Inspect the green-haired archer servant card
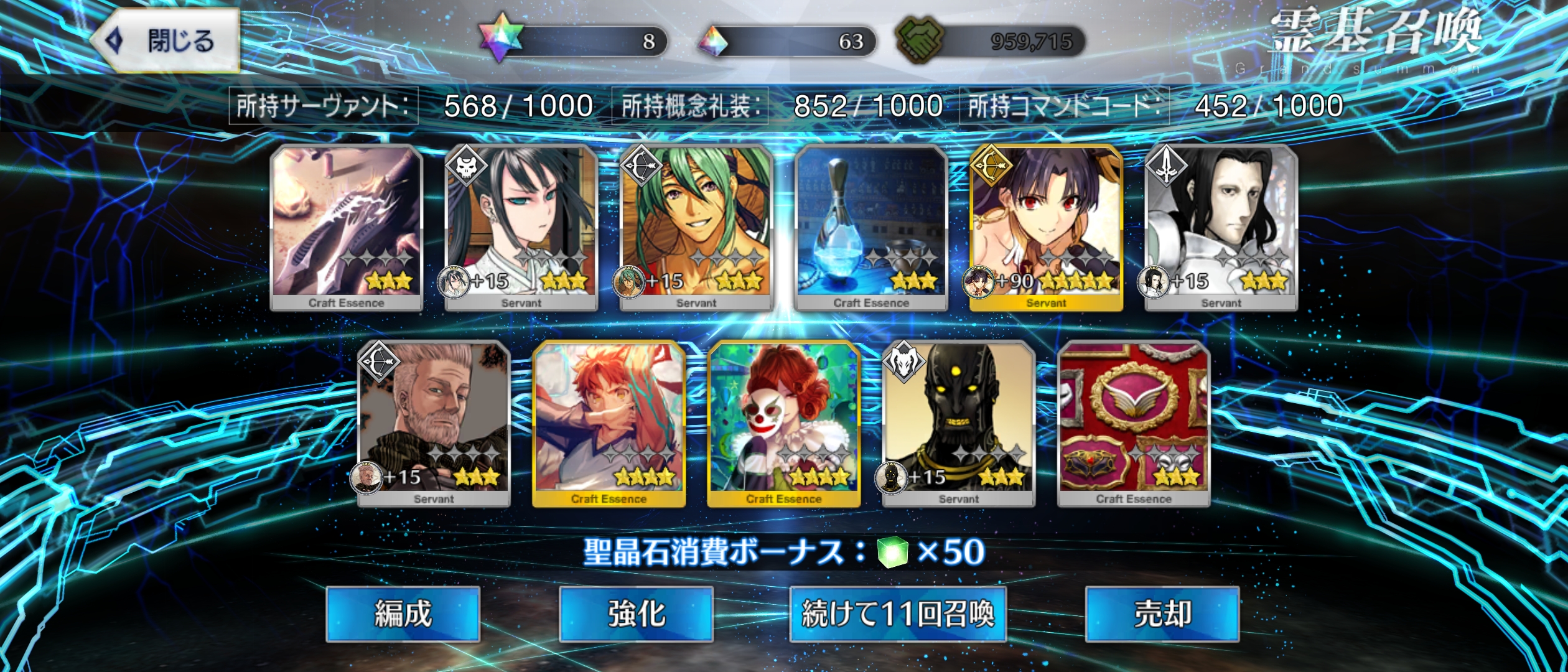Image resolution: width=1568 pixels, height=672 pixels. click(696, 227)
